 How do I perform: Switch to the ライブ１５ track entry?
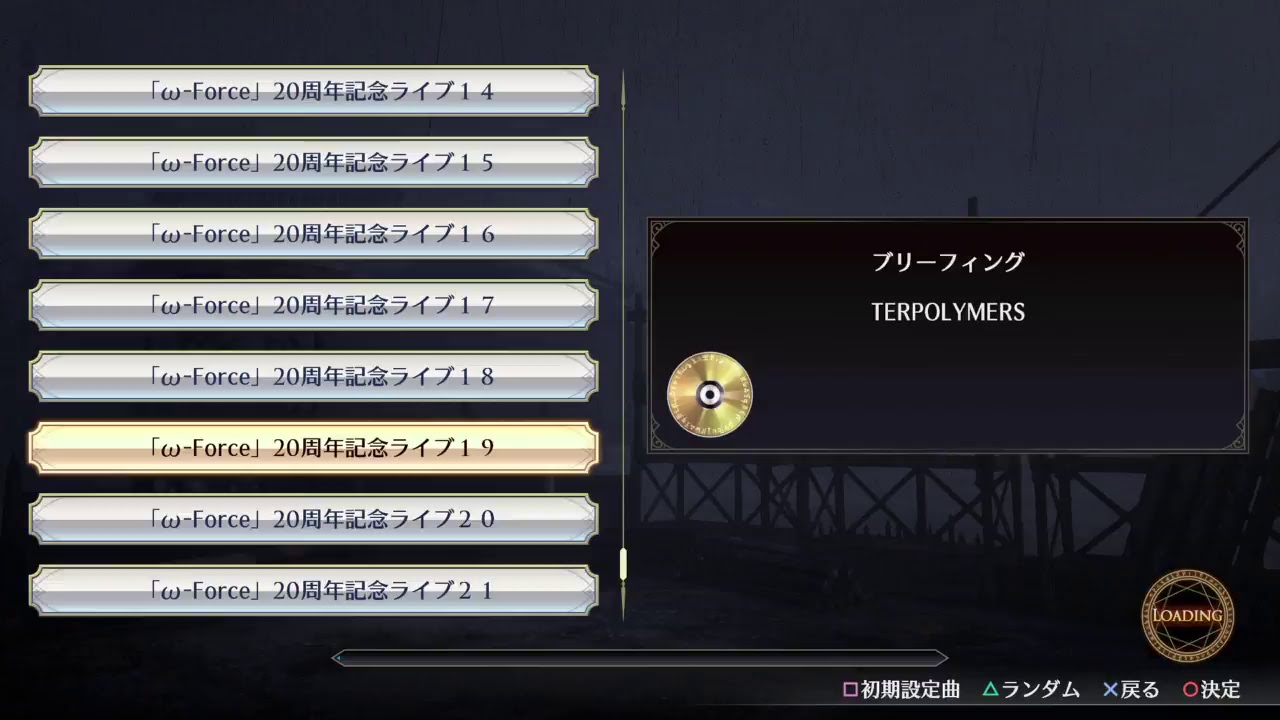tap(315, 162)
